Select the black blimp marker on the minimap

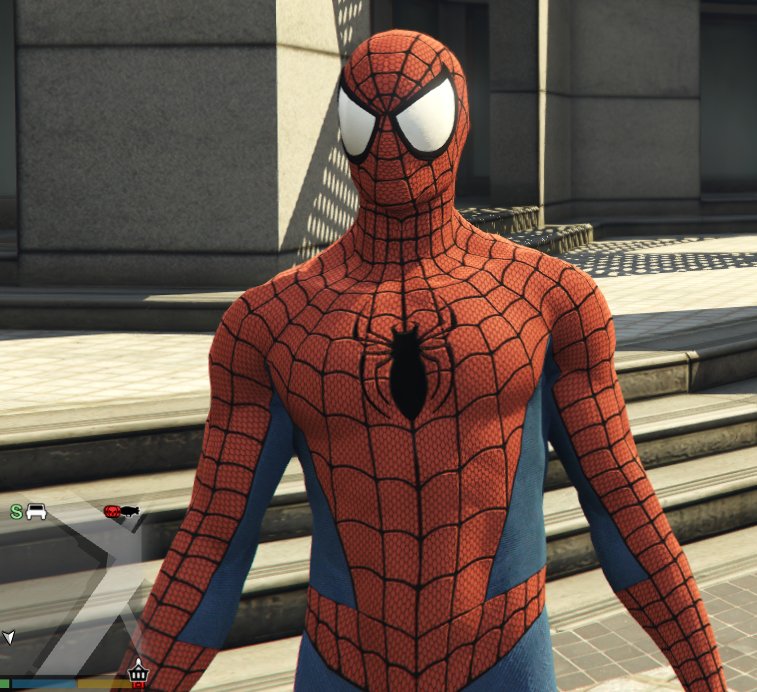(x=130, y=512)
